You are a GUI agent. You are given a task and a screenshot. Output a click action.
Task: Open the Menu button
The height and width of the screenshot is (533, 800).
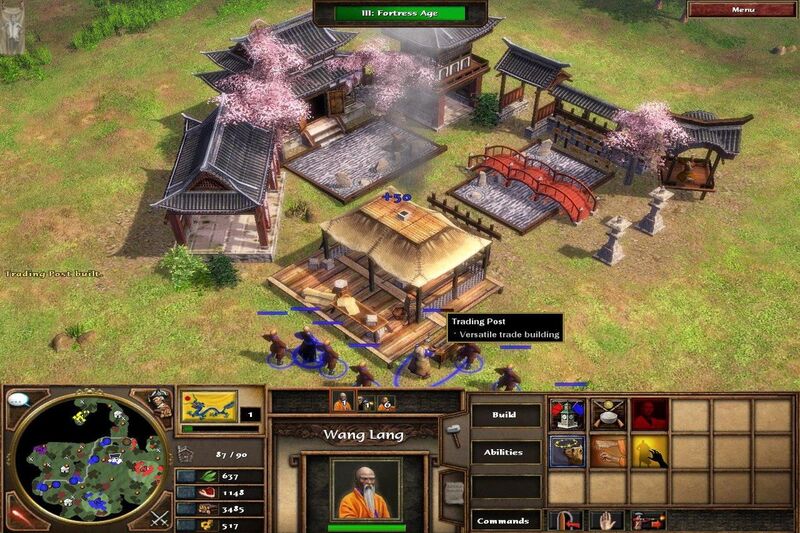click(x=742, y=9)
